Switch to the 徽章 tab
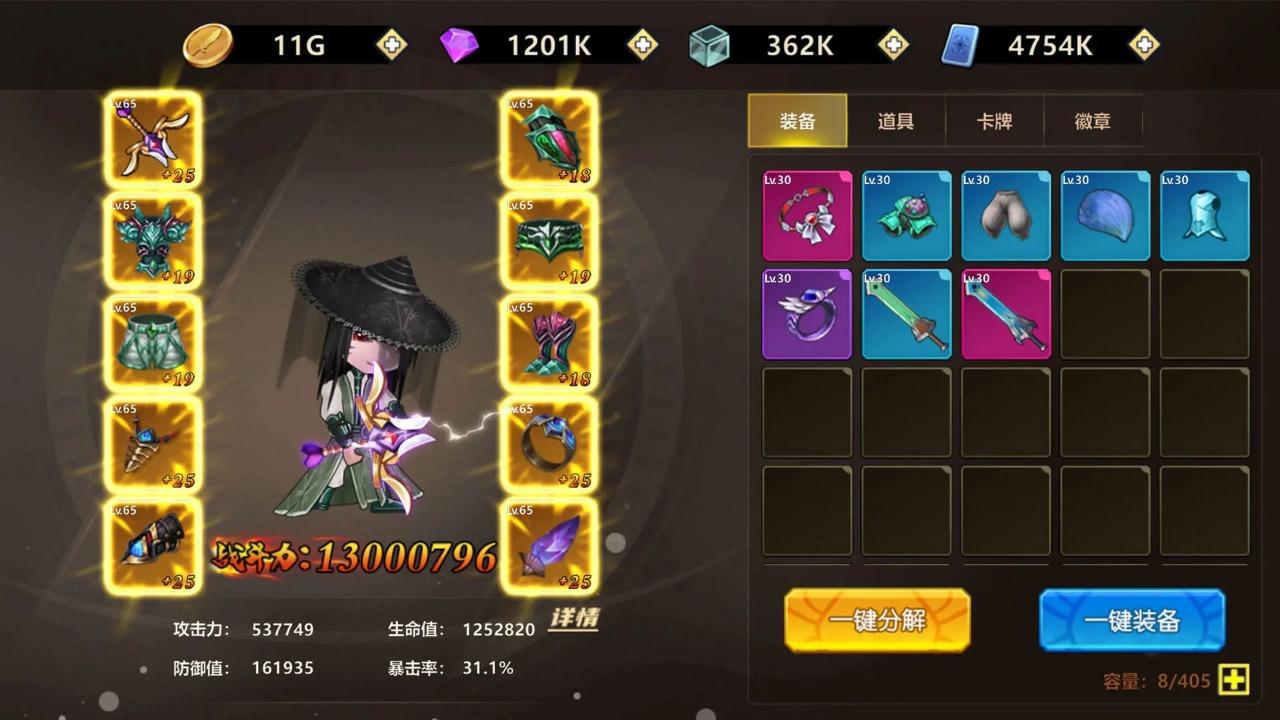 [1093, 120]
